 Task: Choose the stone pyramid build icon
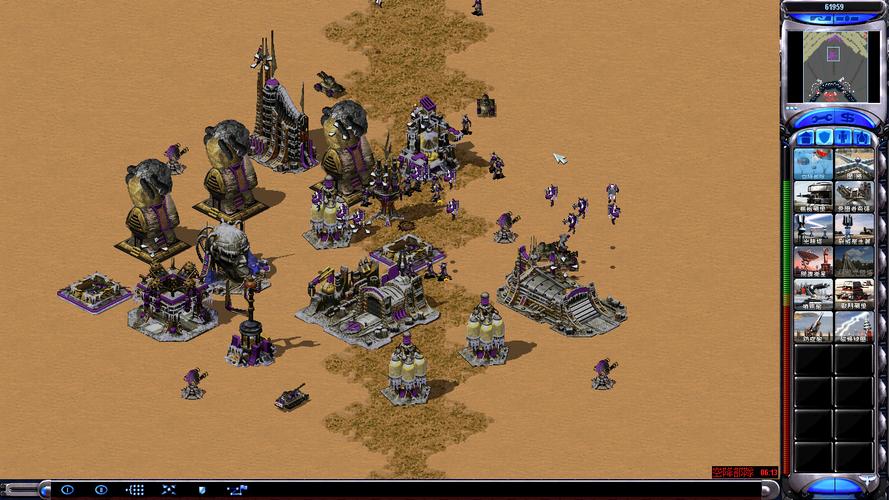tap(855, 261)
